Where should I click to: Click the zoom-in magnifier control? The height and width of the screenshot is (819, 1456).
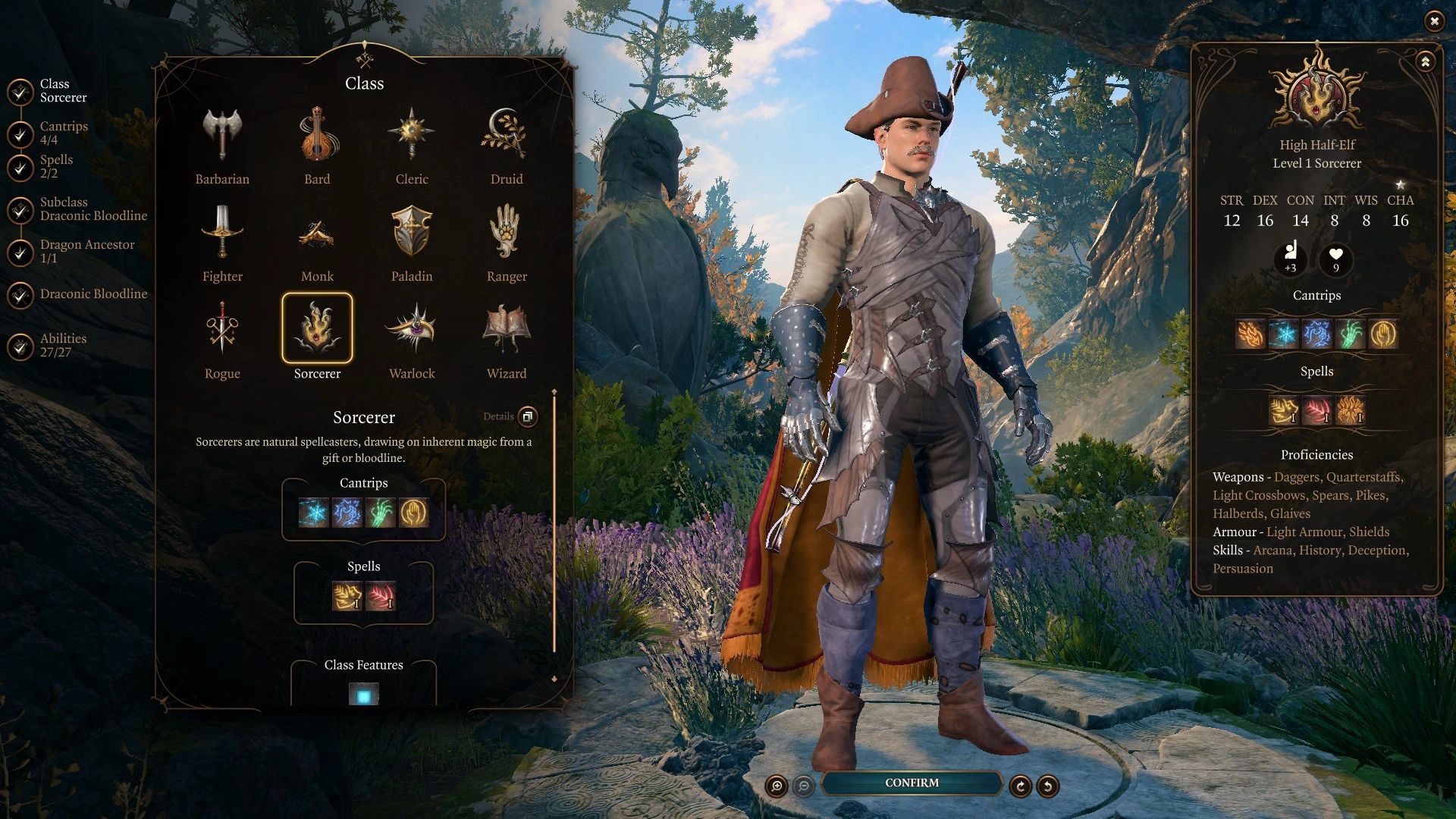pos(776,786)
